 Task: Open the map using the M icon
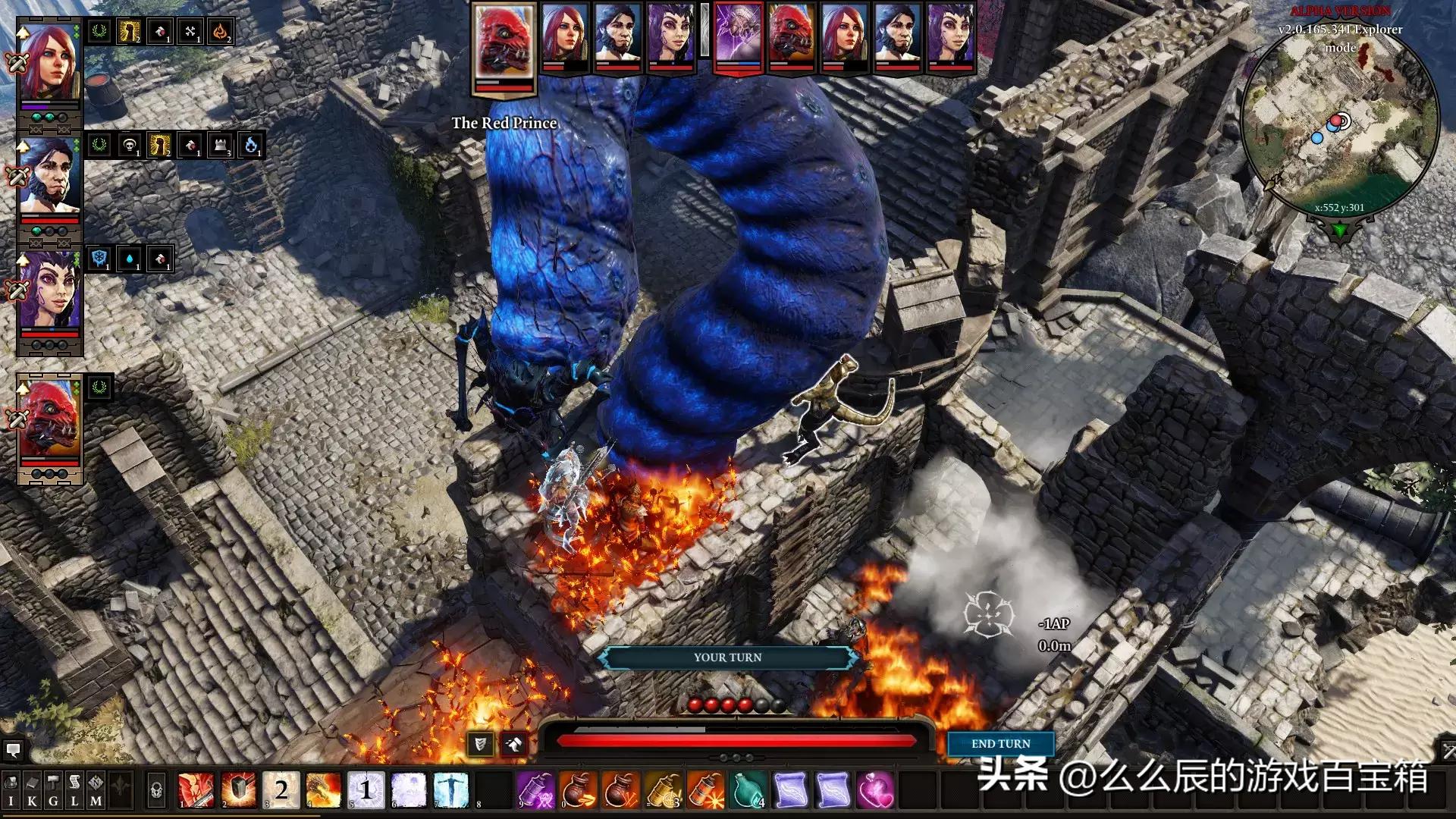click(x=95, y=789)
